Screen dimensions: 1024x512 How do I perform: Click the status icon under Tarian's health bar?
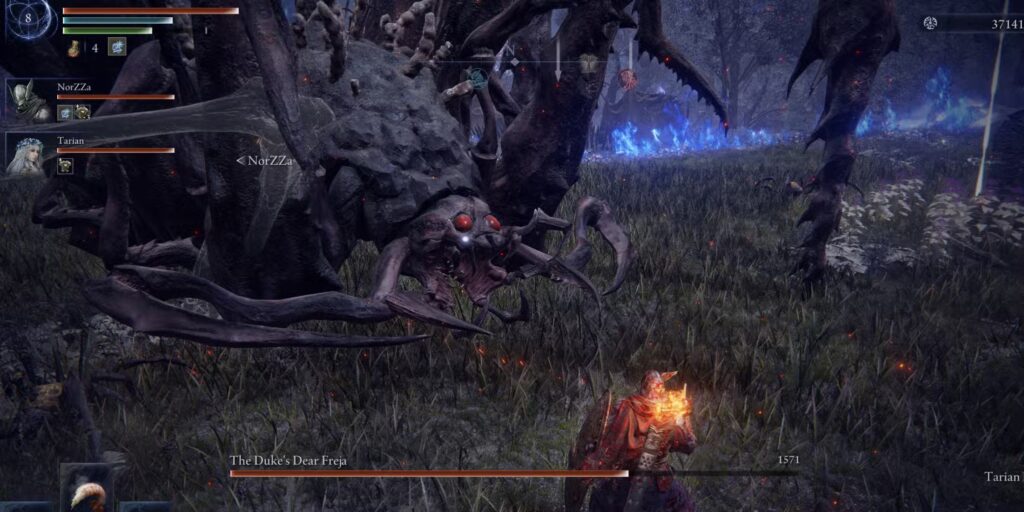[x=65, y=166]
